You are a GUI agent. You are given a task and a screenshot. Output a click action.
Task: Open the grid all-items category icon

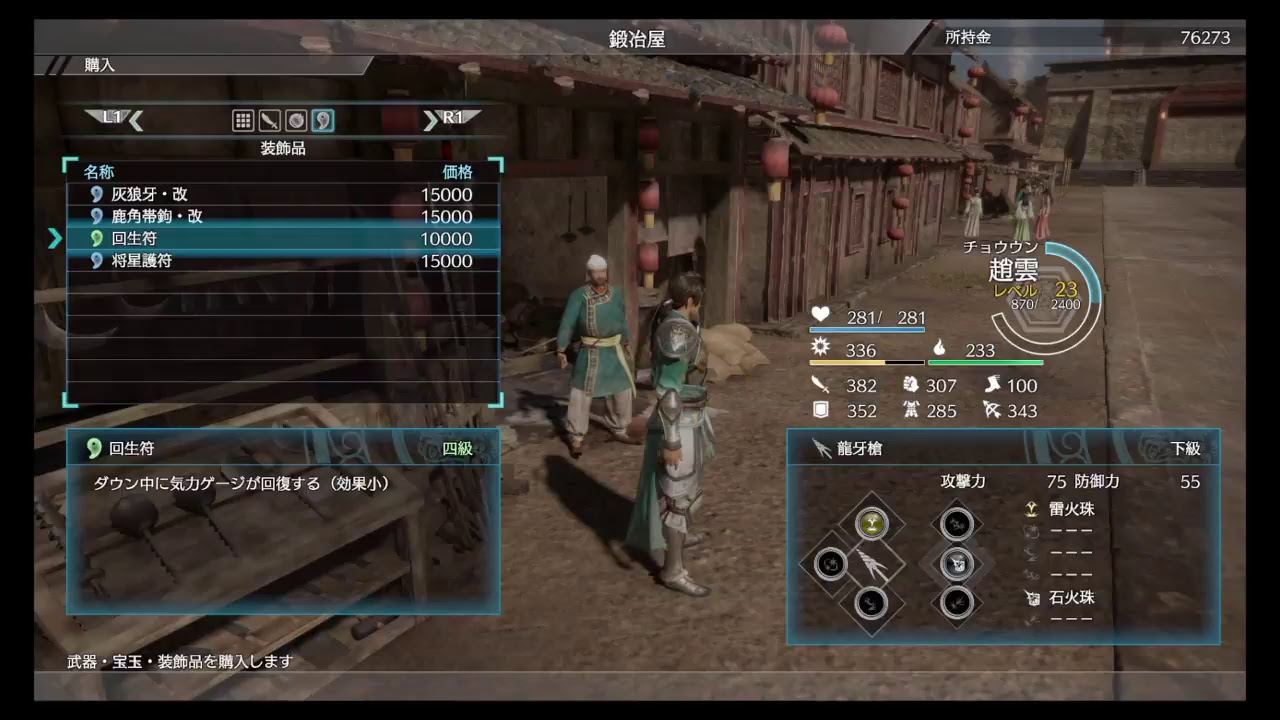click(243, 120)
